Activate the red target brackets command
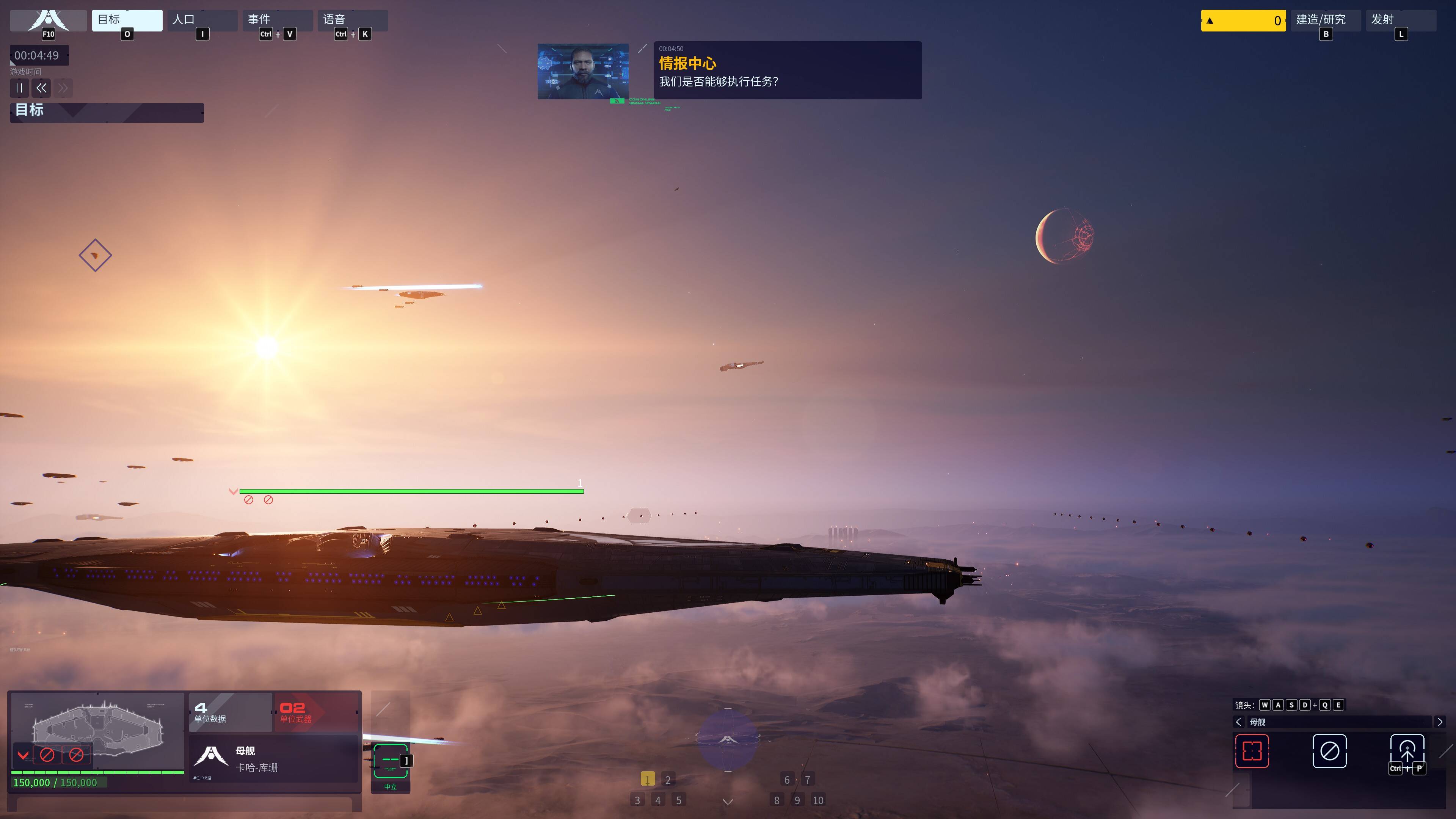 pos(1252,751)
